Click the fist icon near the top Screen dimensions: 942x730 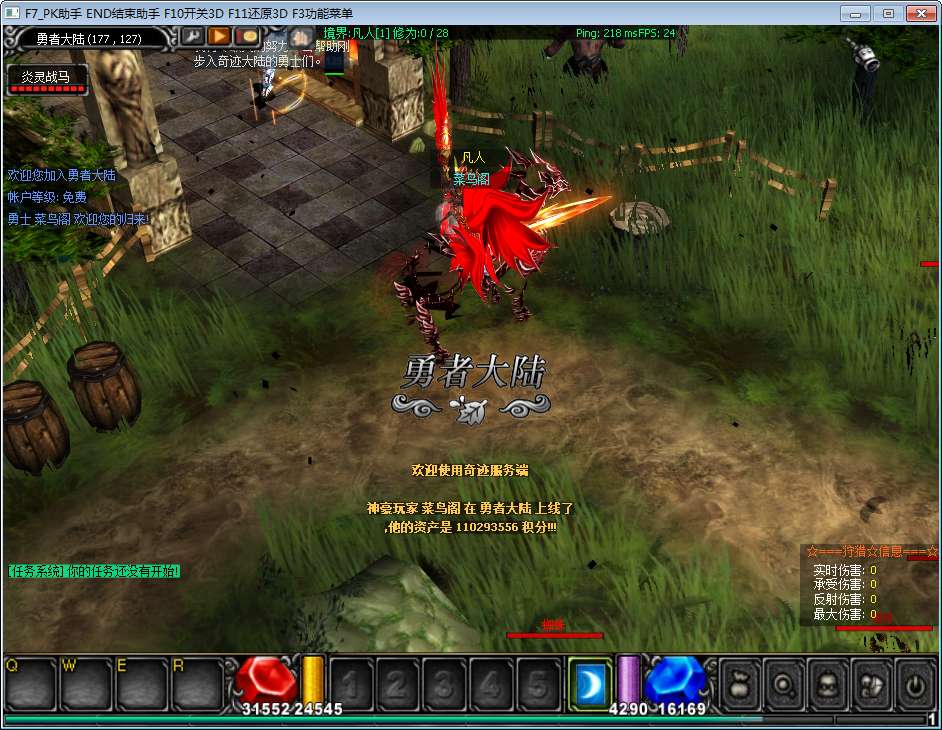[299, 40]
